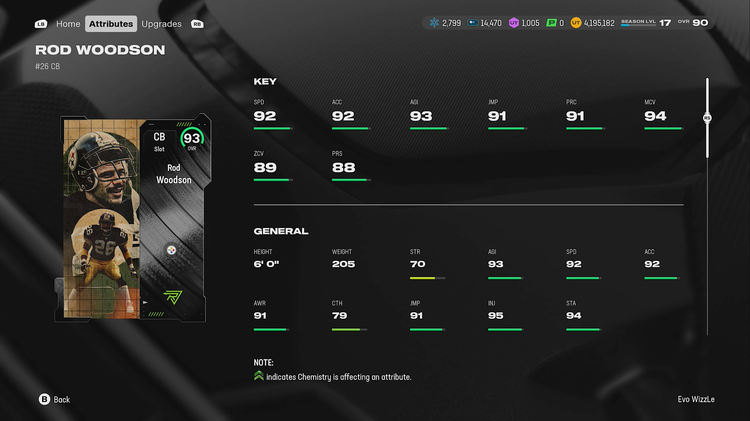
Task: Grab the attributes list scrollbar handle
Action: 707,117
